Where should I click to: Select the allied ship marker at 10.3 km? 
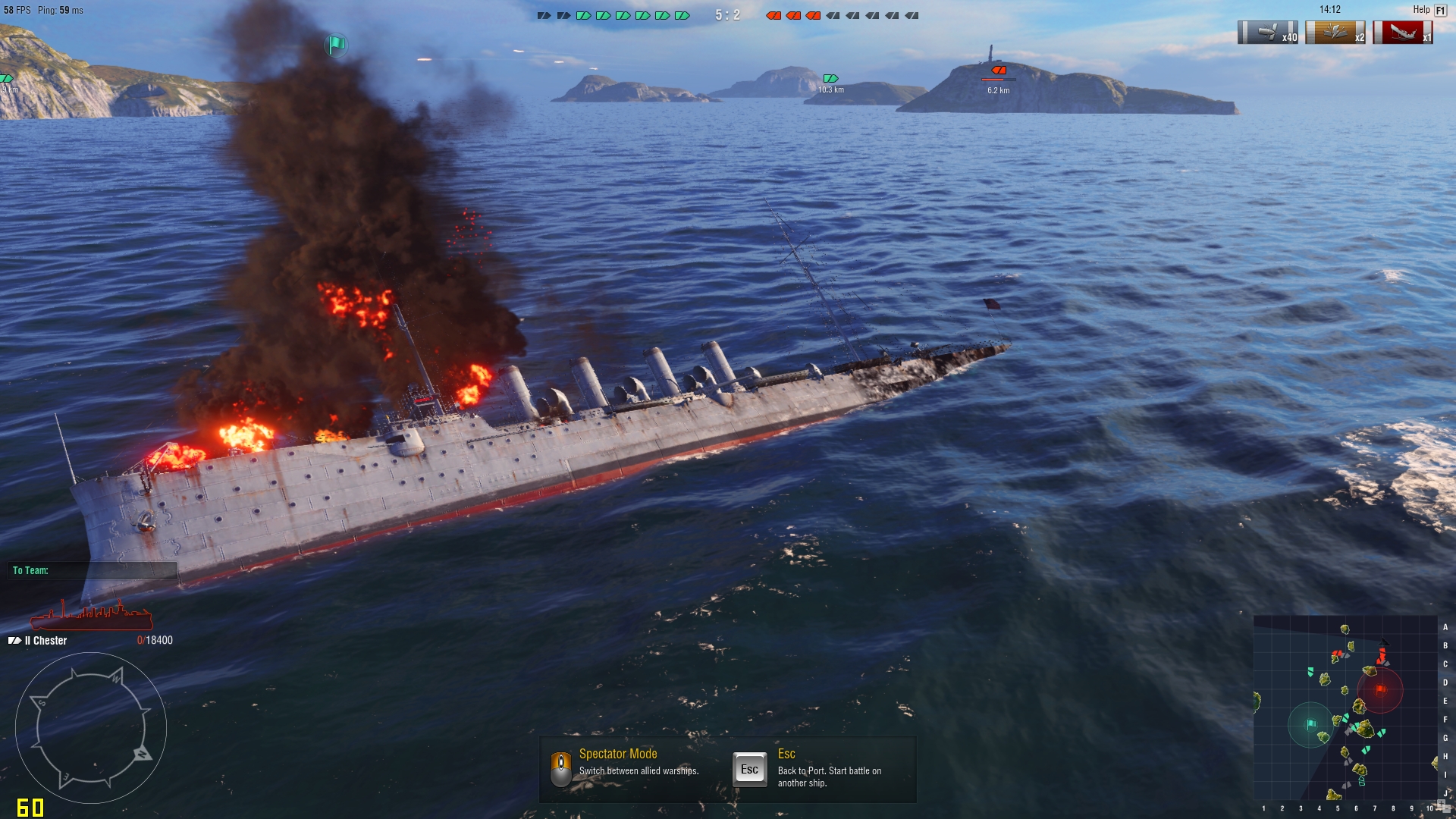coord(830,79)
